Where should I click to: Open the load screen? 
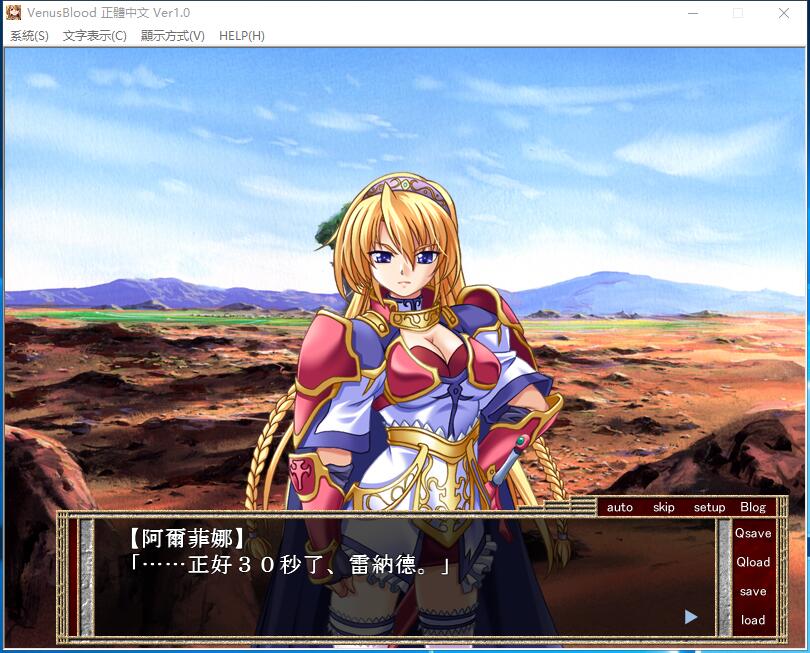753,620
